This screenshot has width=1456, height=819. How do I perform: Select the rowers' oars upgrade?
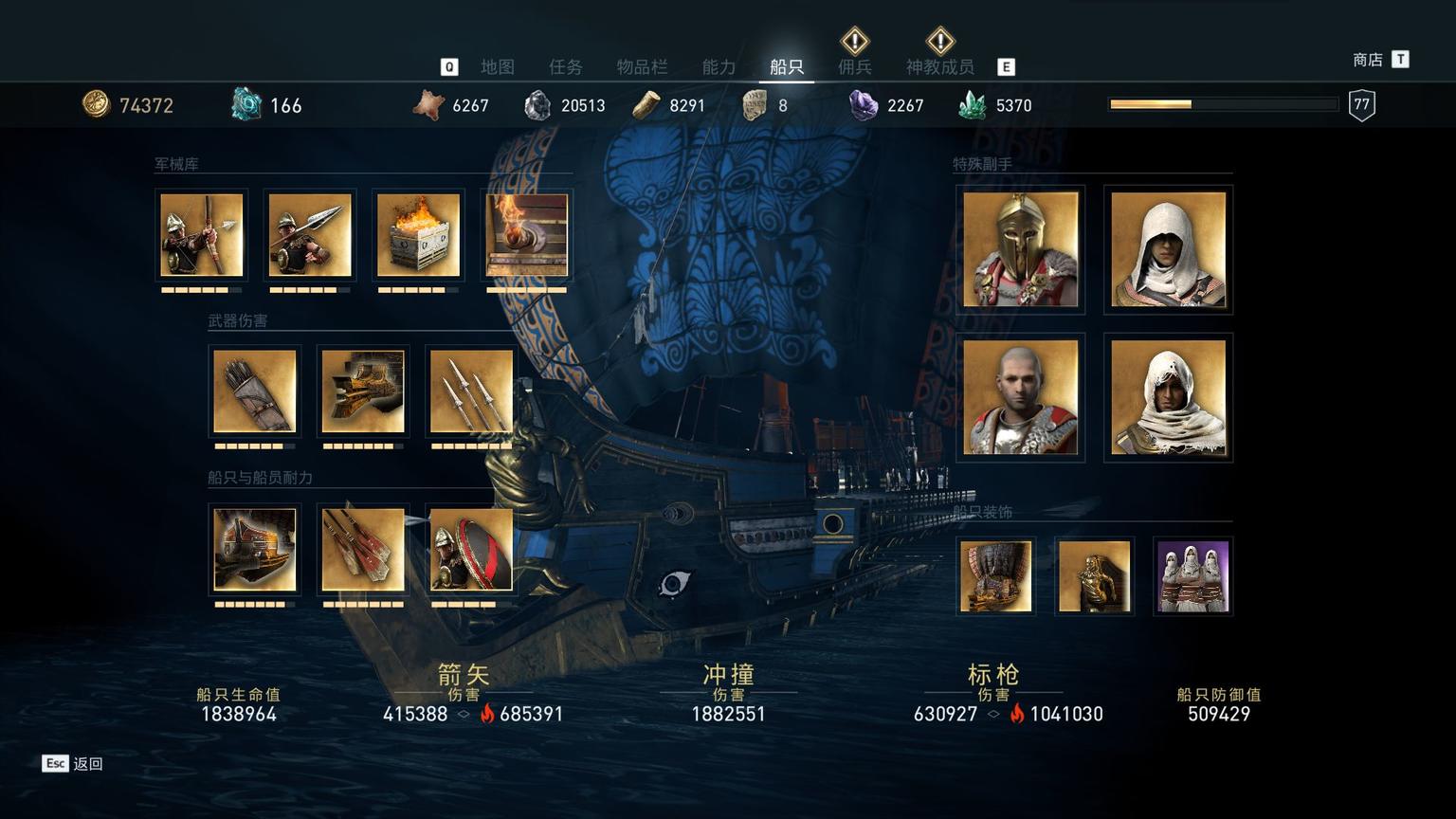tap(363, 549)
